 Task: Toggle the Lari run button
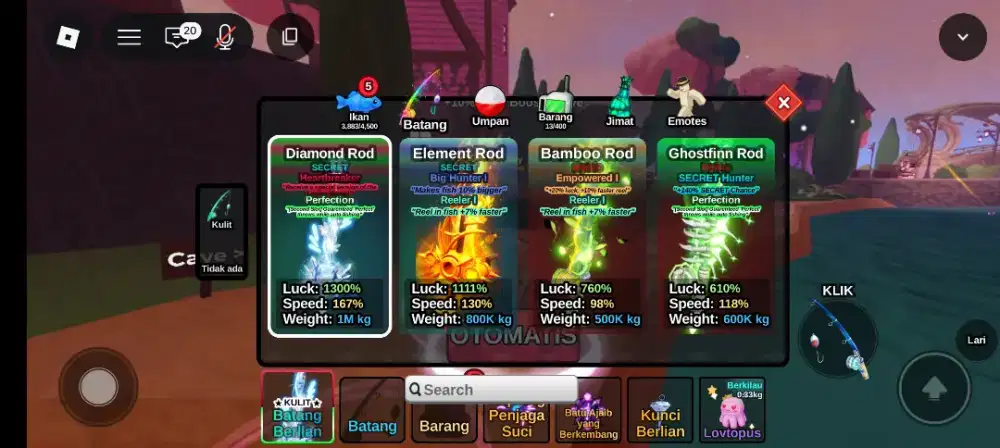click(976, 340)
